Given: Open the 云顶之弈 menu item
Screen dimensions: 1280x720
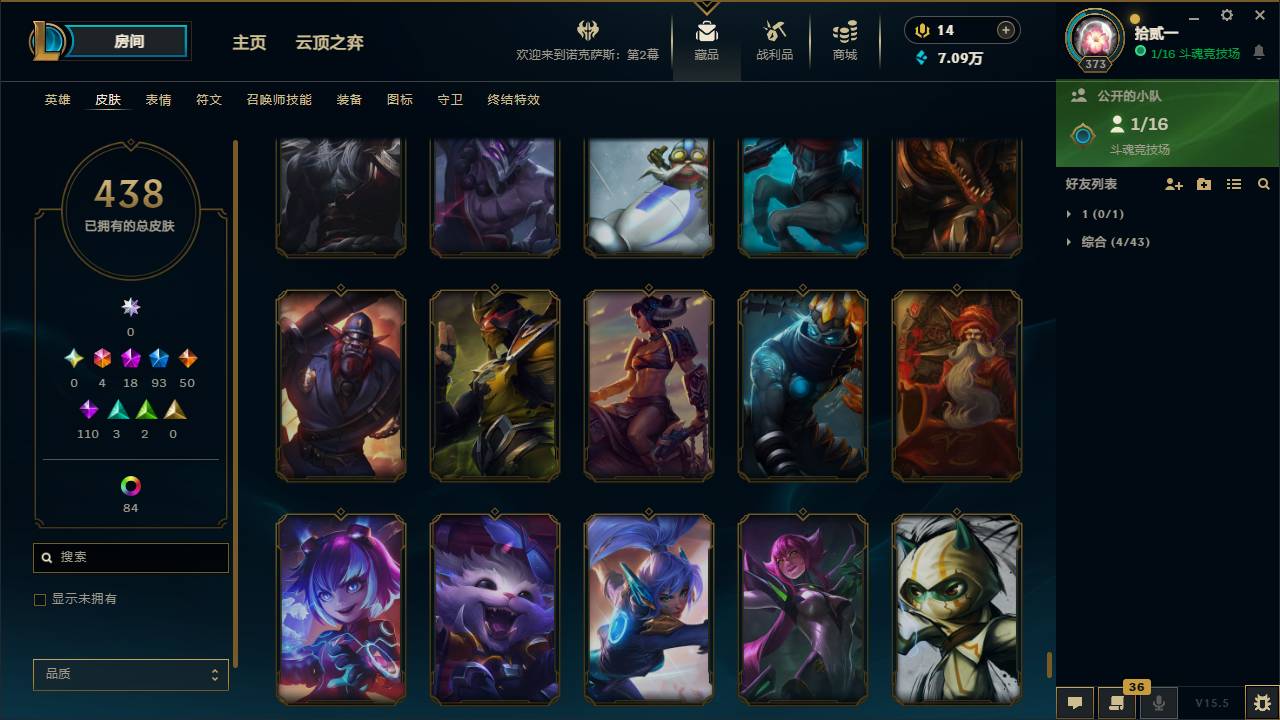Looking at the screenshot, I should click(332, 43).
